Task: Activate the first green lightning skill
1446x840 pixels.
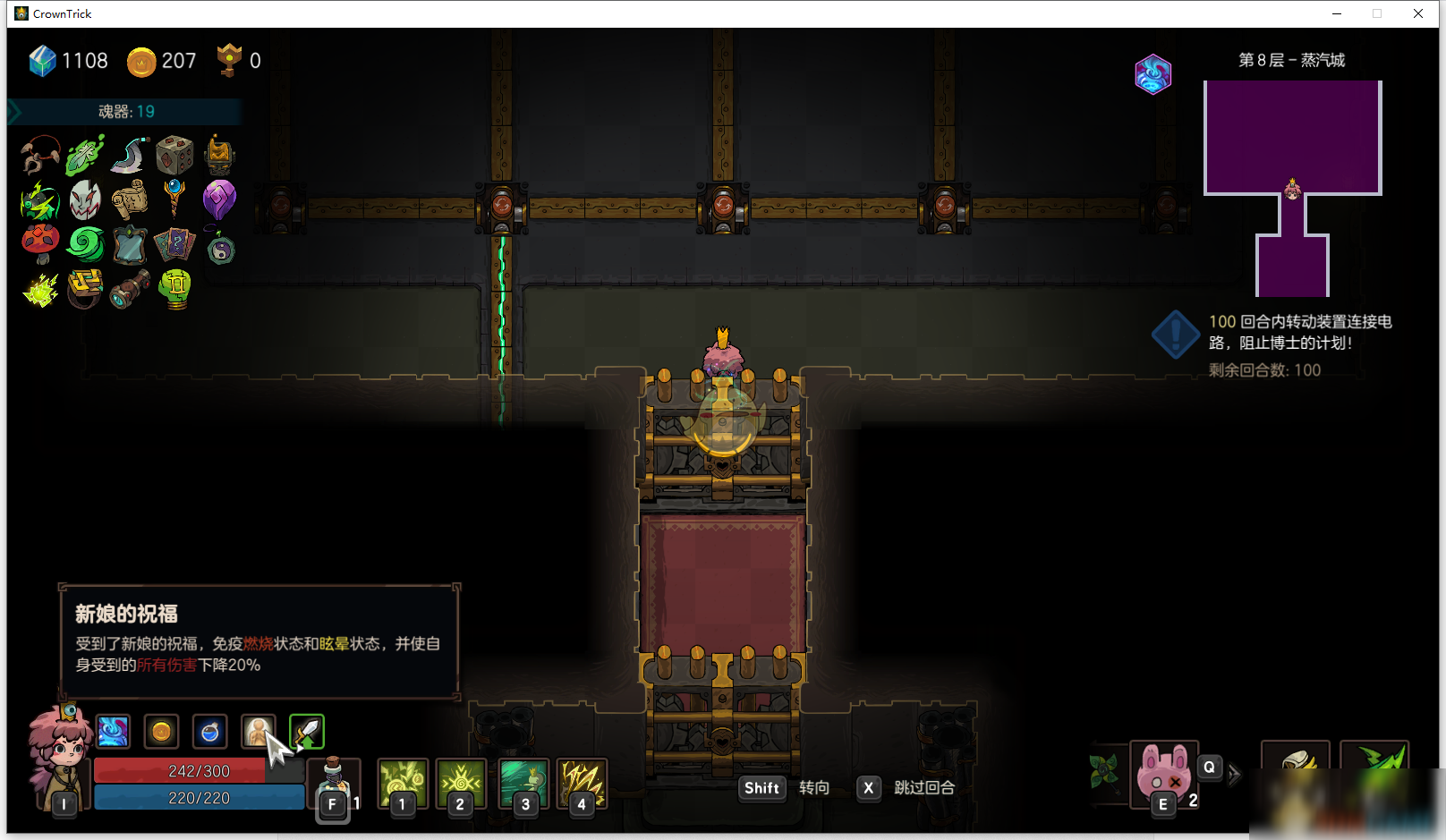Action: 402,782
